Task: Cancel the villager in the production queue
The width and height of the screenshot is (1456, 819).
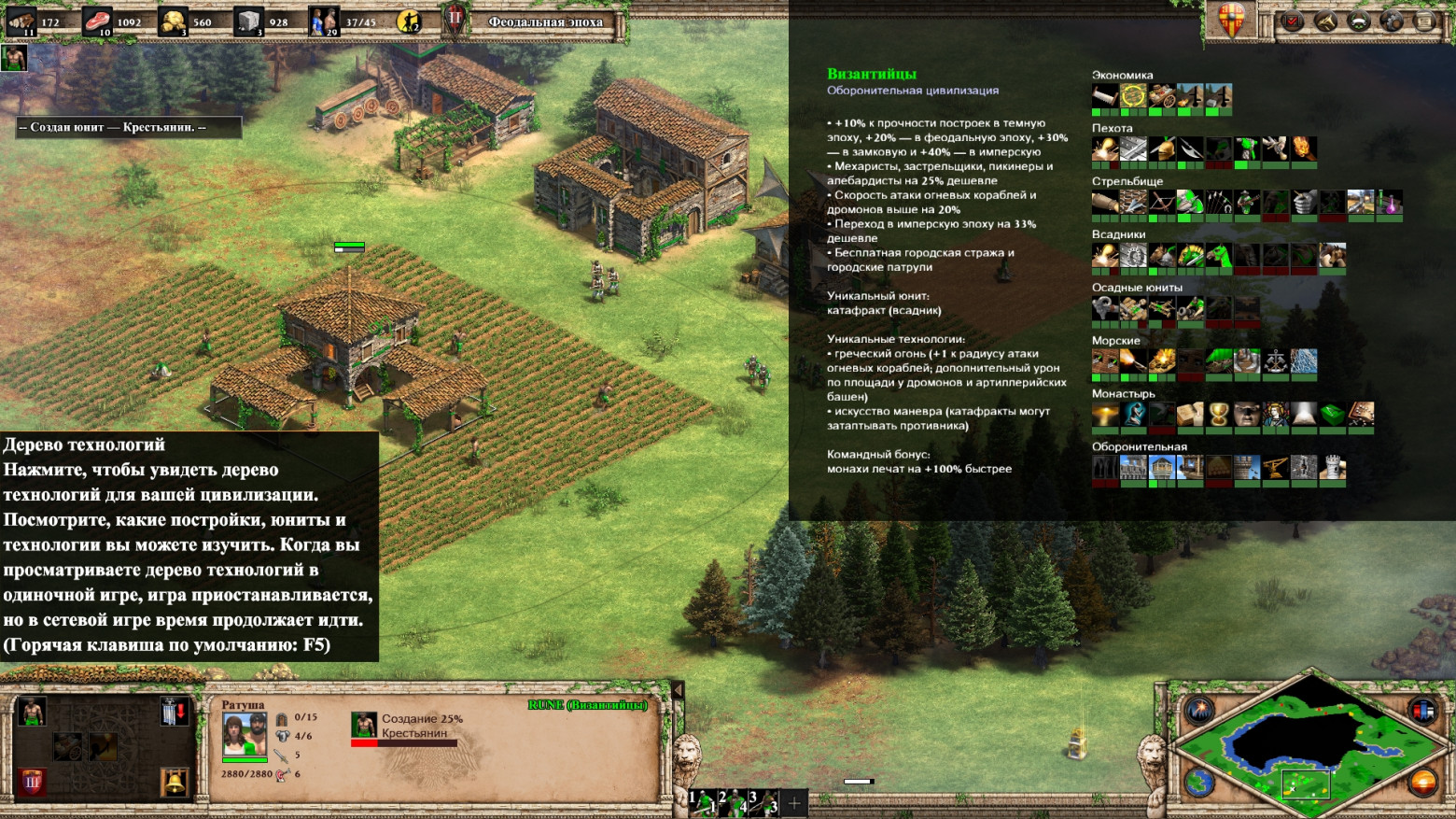Action: 364,725
